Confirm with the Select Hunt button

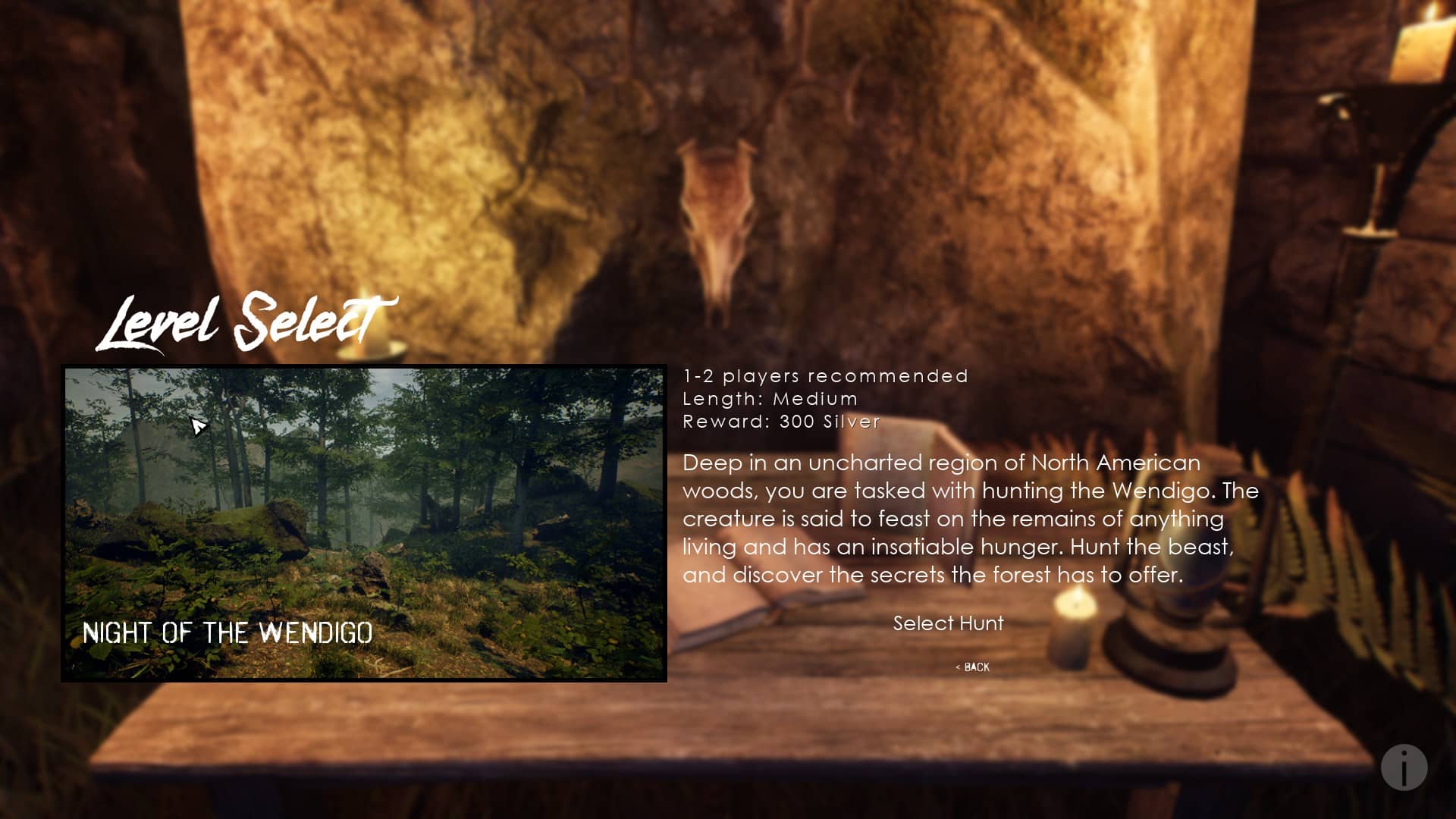pos(948,623)
